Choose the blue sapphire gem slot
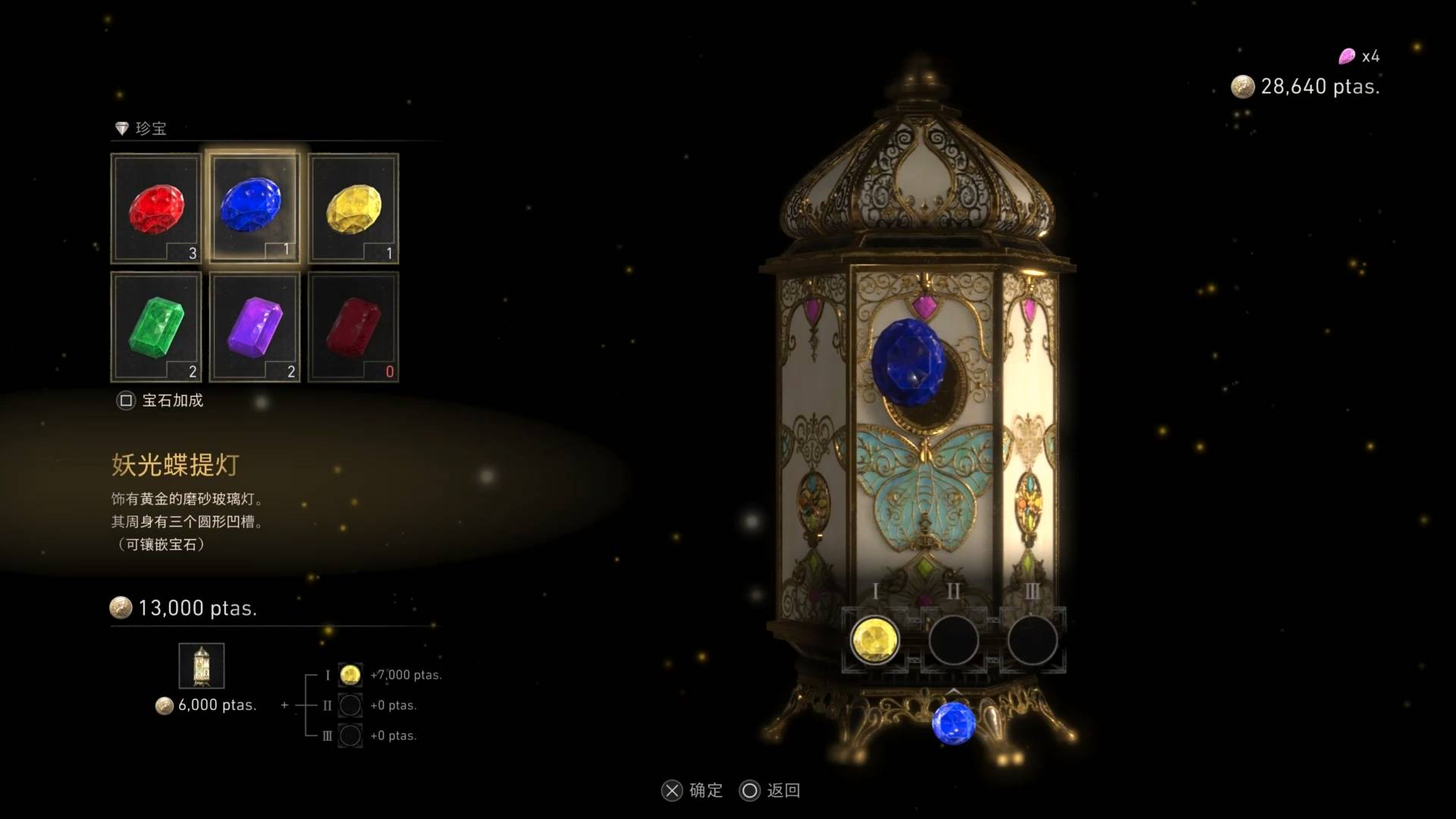The width and height of the screenshot is (1456, 819). [254, 208]
